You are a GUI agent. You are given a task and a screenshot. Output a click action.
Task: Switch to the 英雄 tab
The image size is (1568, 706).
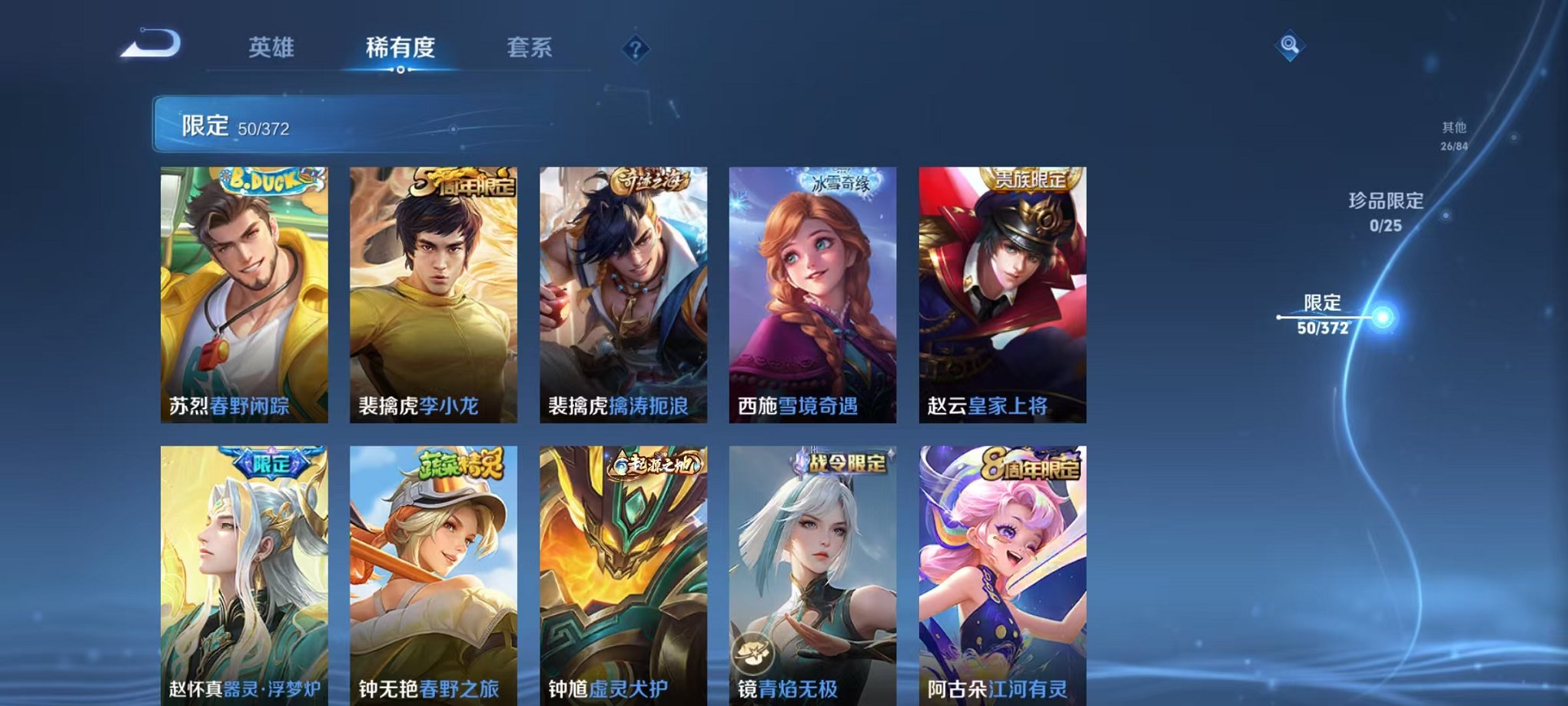pyautogui.click(x=273, y=48)
